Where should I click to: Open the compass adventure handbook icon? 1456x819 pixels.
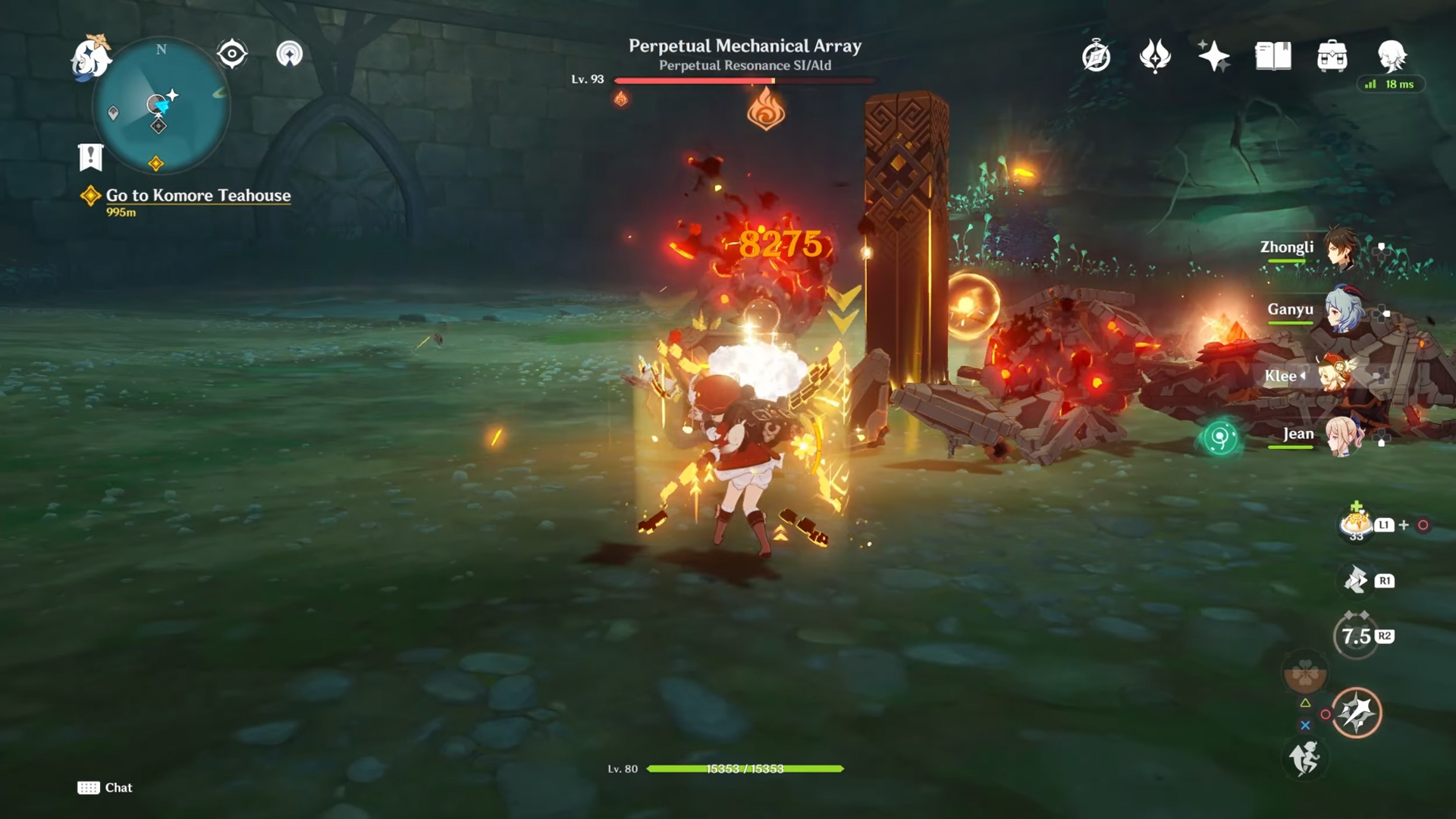[x=1096, y=56]
